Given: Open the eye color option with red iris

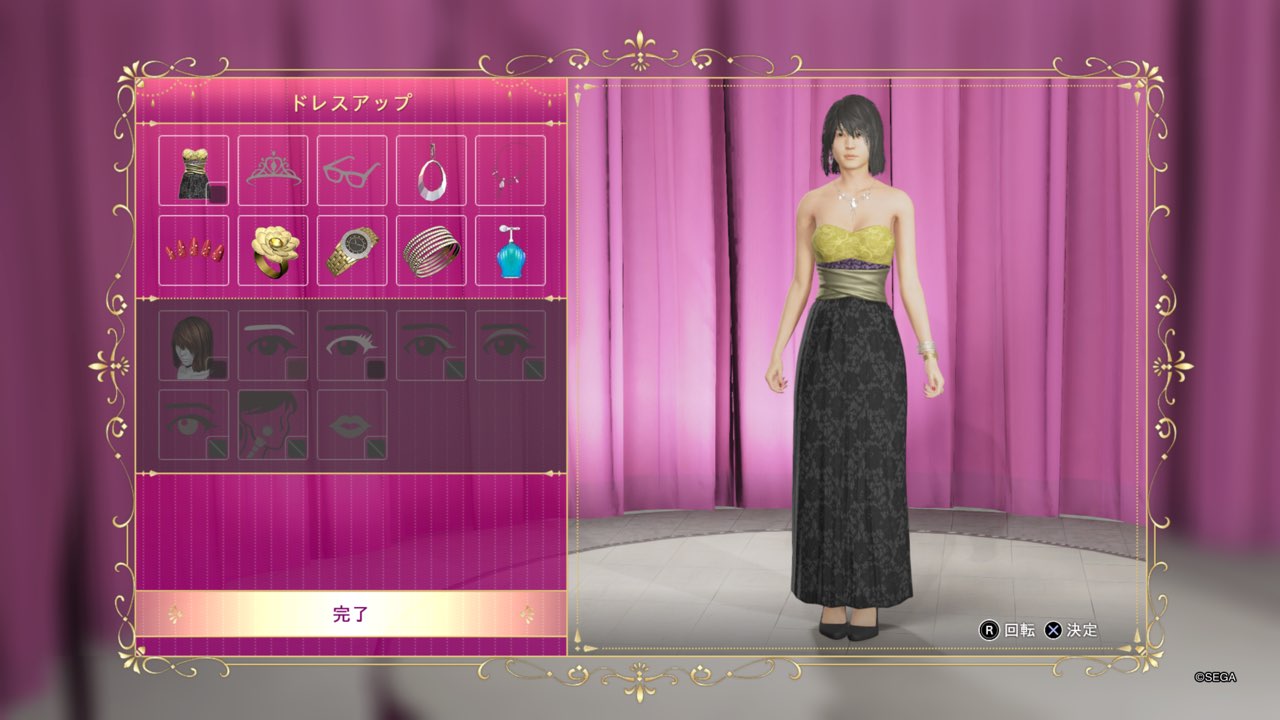Looking at the screenshot, I should (x=193, y=424).
